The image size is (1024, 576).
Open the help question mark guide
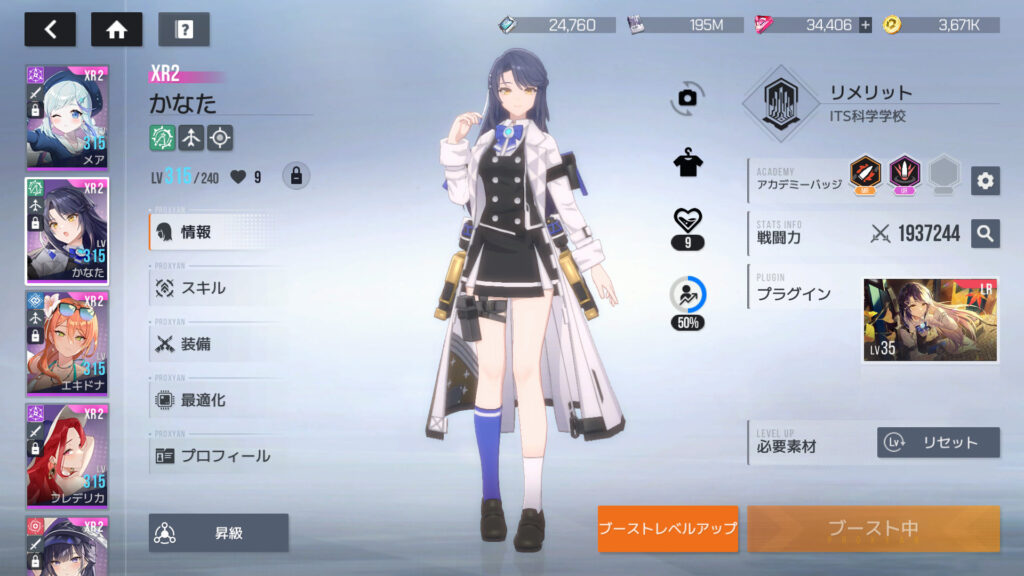[x=184, y=29]
